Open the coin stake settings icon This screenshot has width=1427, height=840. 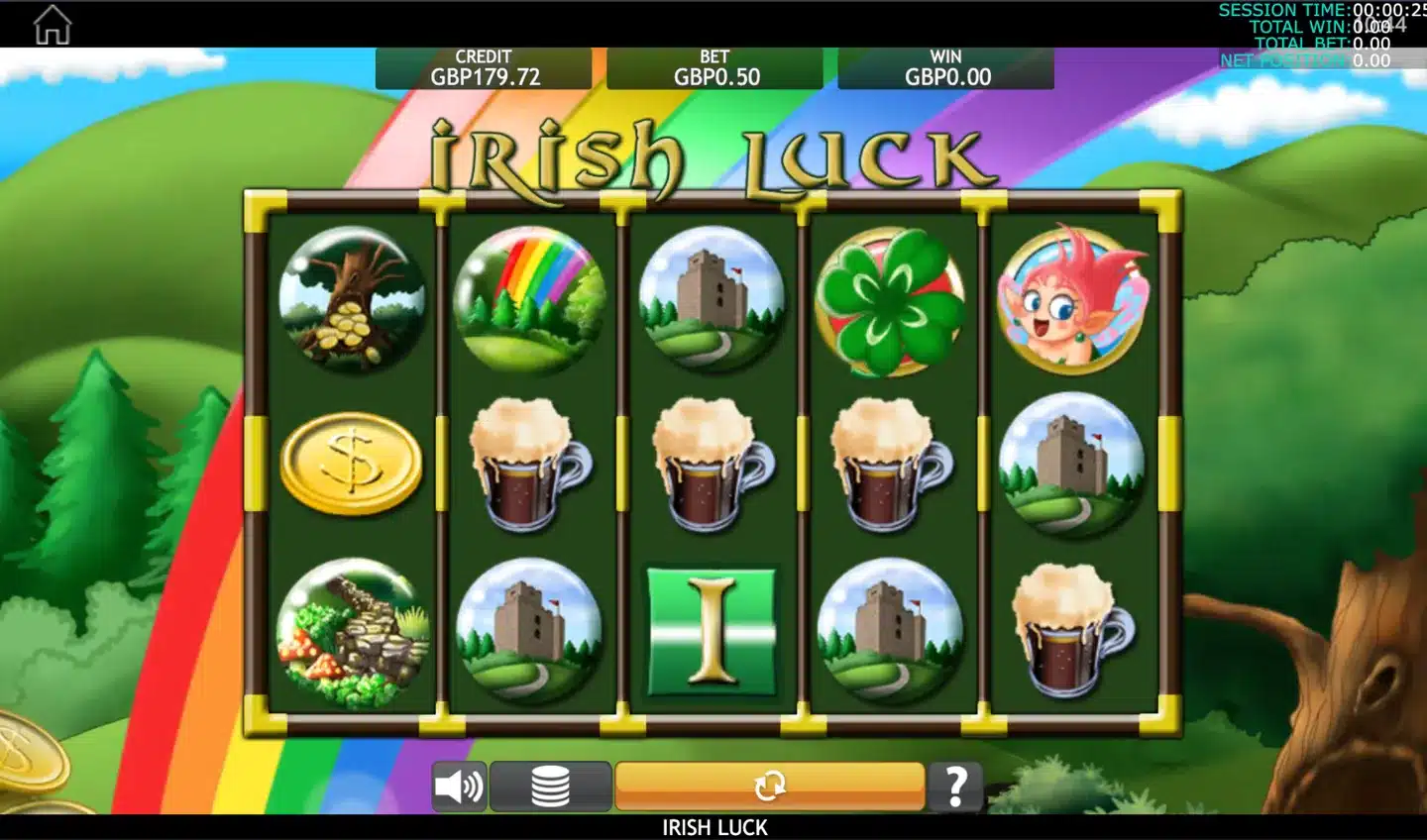tap(551, 786)
